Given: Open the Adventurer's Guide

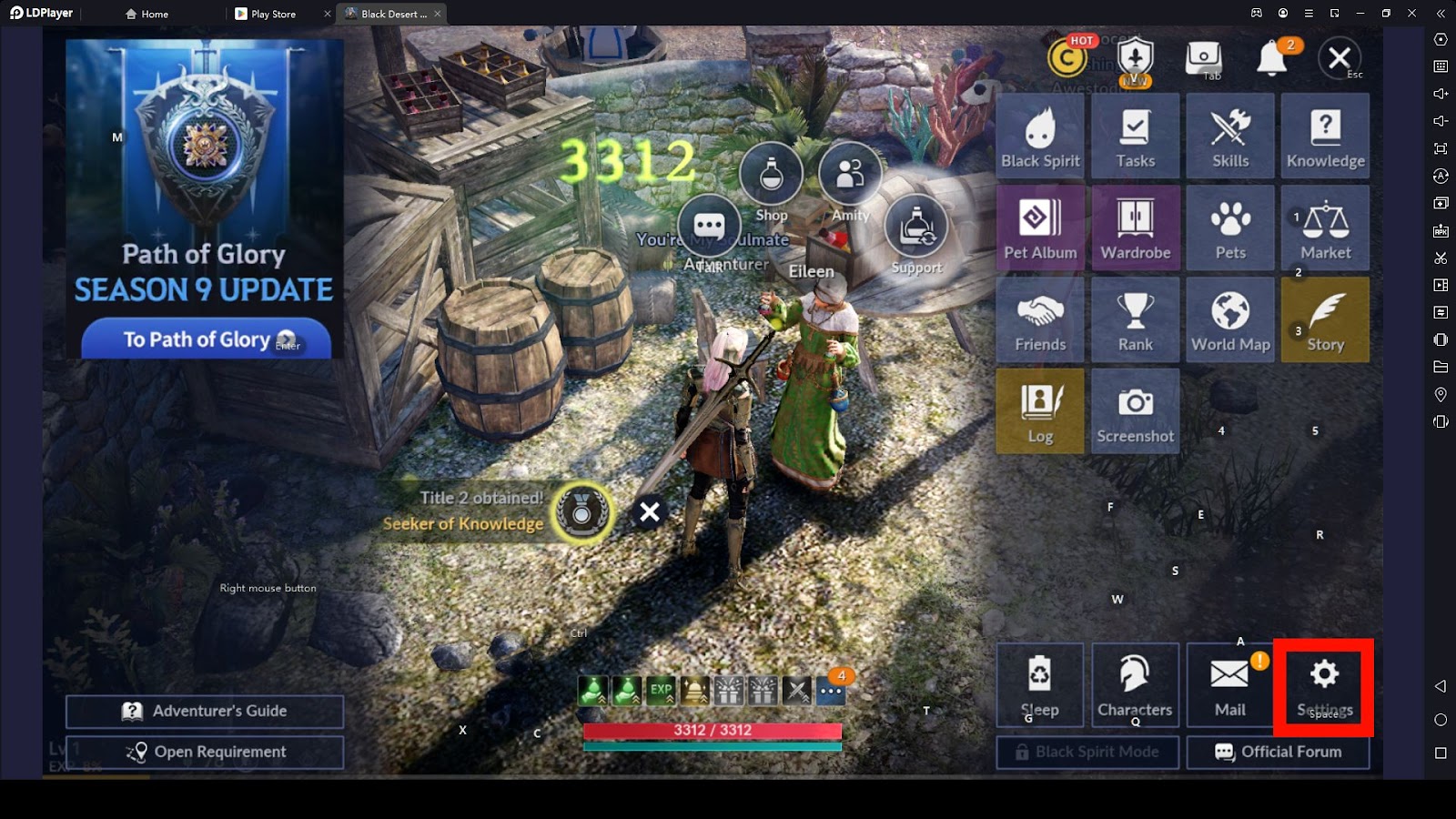Looking at the screenshot, I should pyautogui.click(x=205, y=712).
